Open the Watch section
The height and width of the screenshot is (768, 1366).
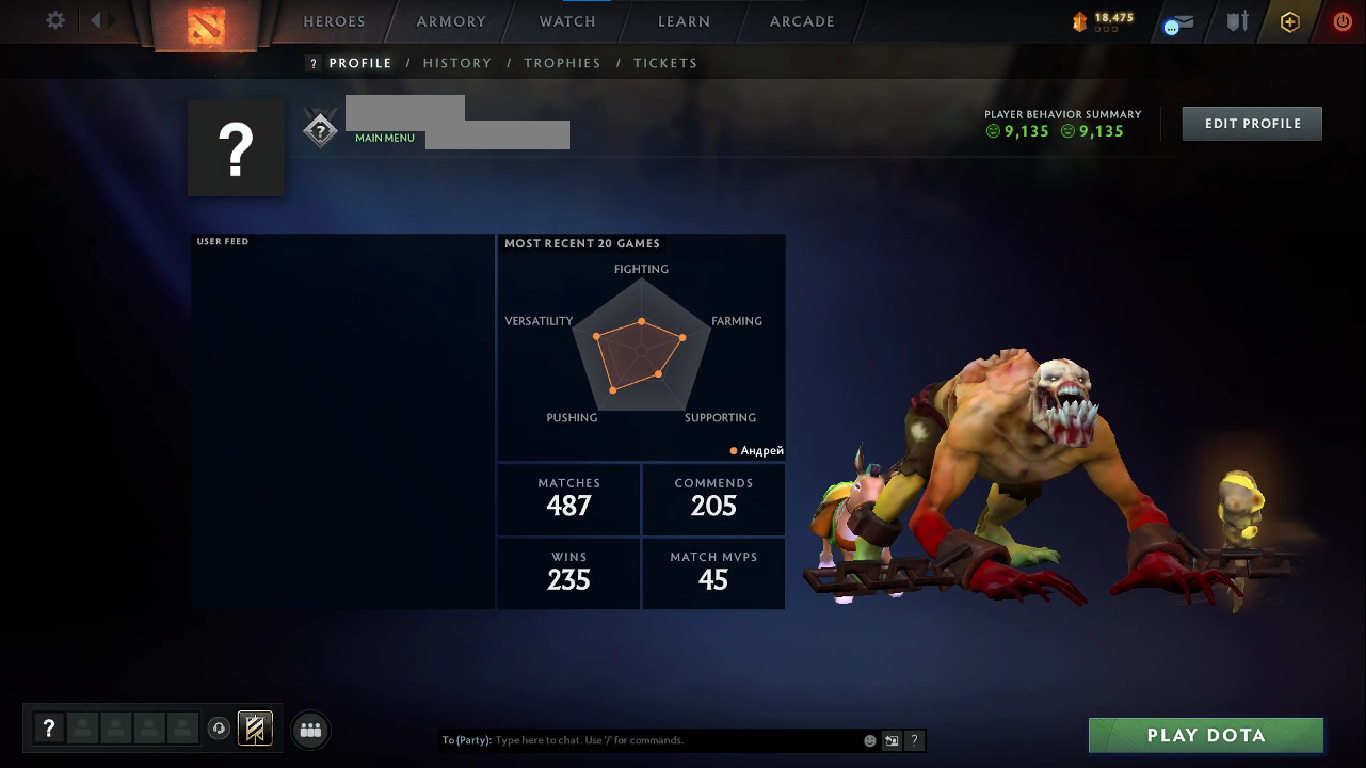click(x=567, y=22)
